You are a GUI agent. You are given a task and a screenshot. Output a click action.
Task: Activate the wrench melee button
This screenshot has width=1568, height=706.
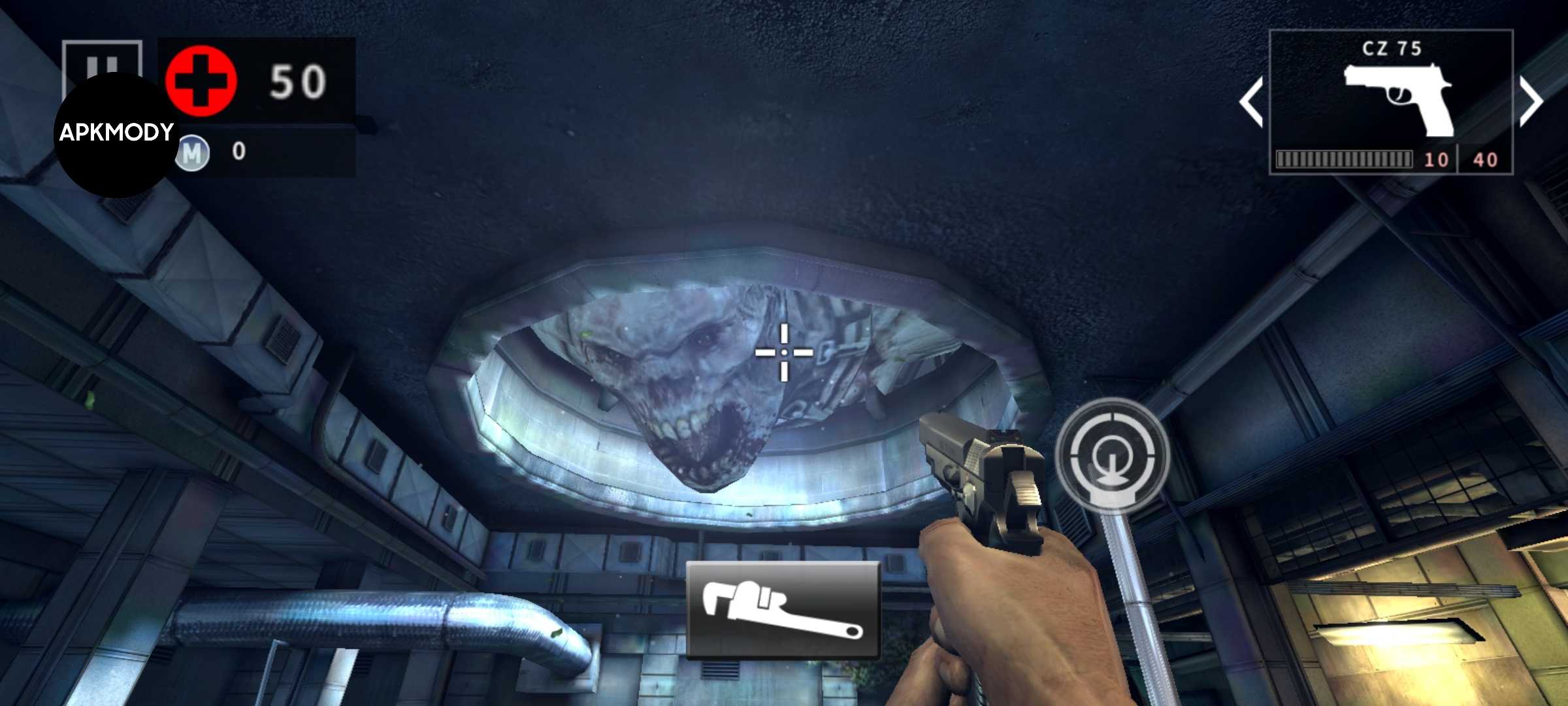[x=783, y=609]
